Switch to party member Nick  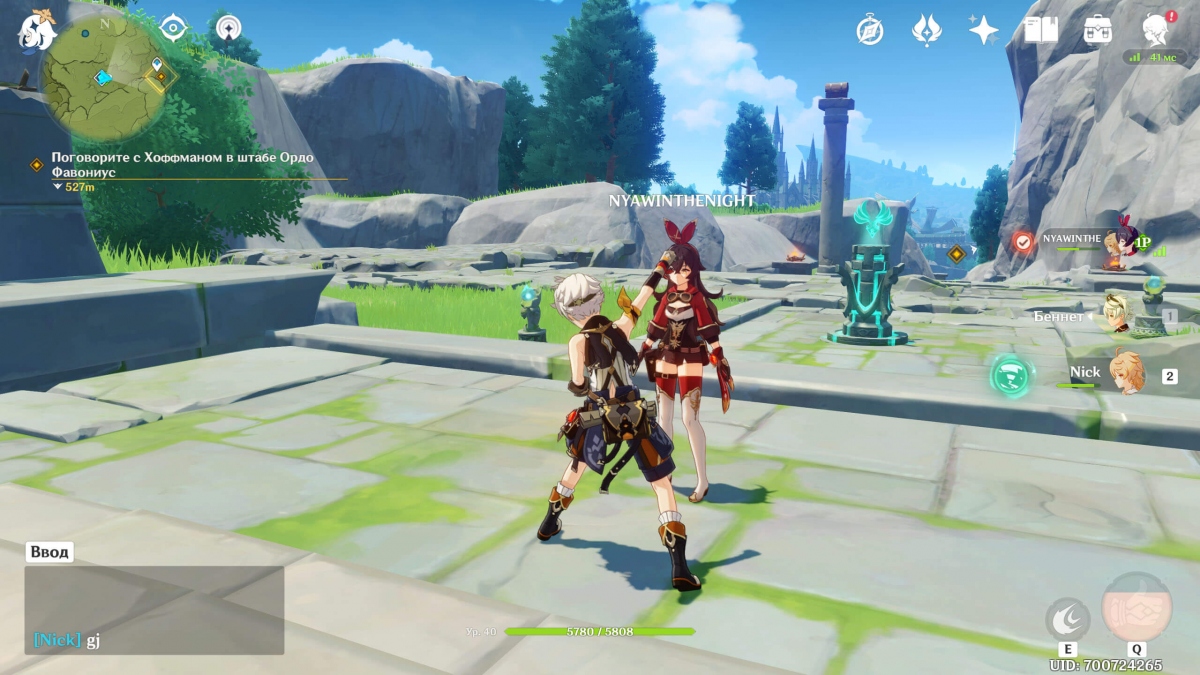[1110, 373]
